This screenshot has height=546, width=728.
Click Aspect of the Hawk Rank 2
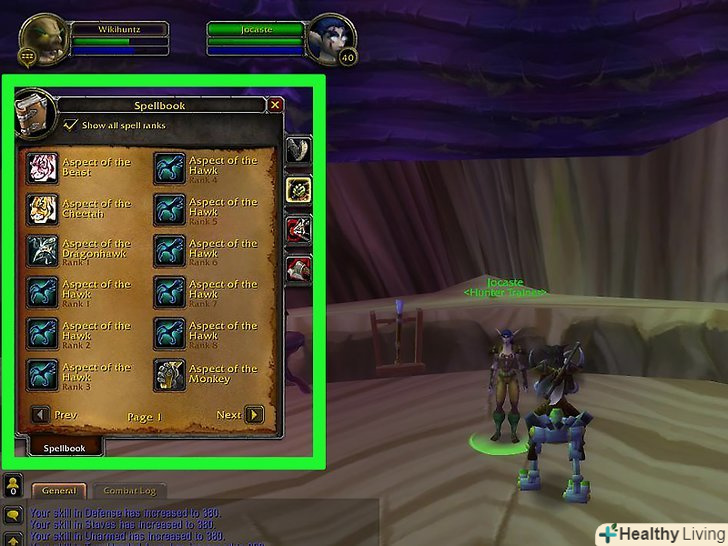tap(43, 332)
